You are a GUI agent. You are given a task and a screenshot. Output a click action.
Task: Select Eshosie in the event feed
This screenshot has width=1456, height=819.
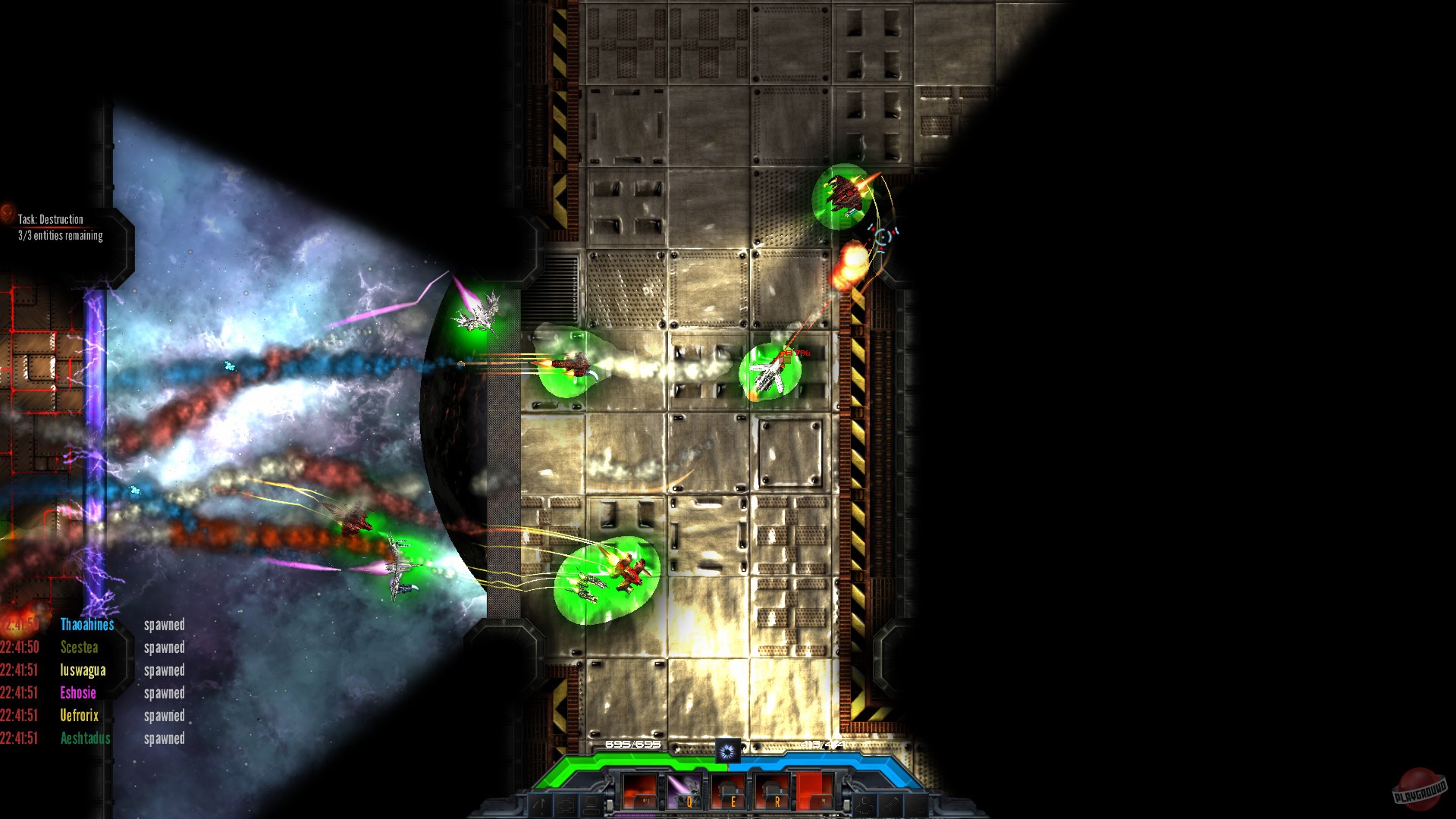pos(77,692)
